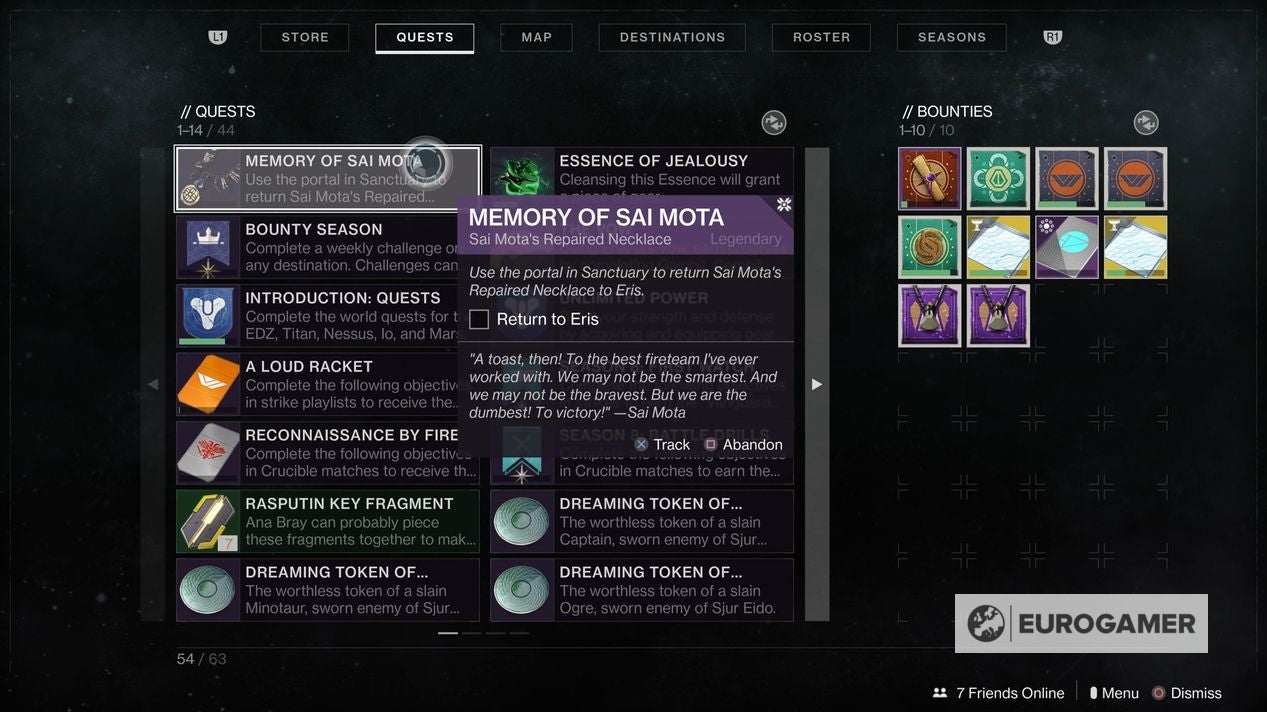Select the Memory of Sai Mota quest

click(x=327, y=179)
